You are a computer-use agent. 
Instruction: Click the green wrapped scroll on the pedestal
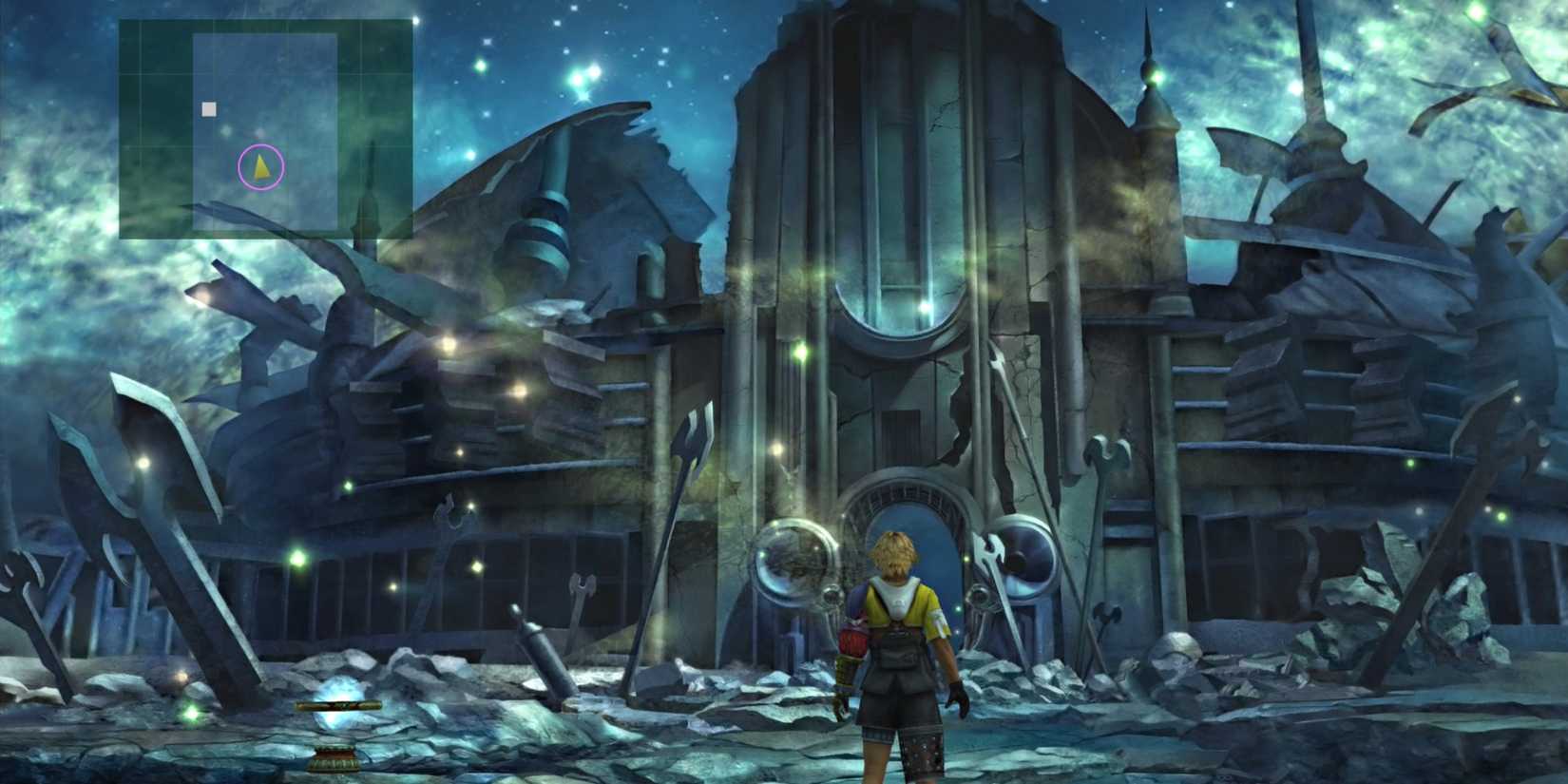[x=337, y=707]
